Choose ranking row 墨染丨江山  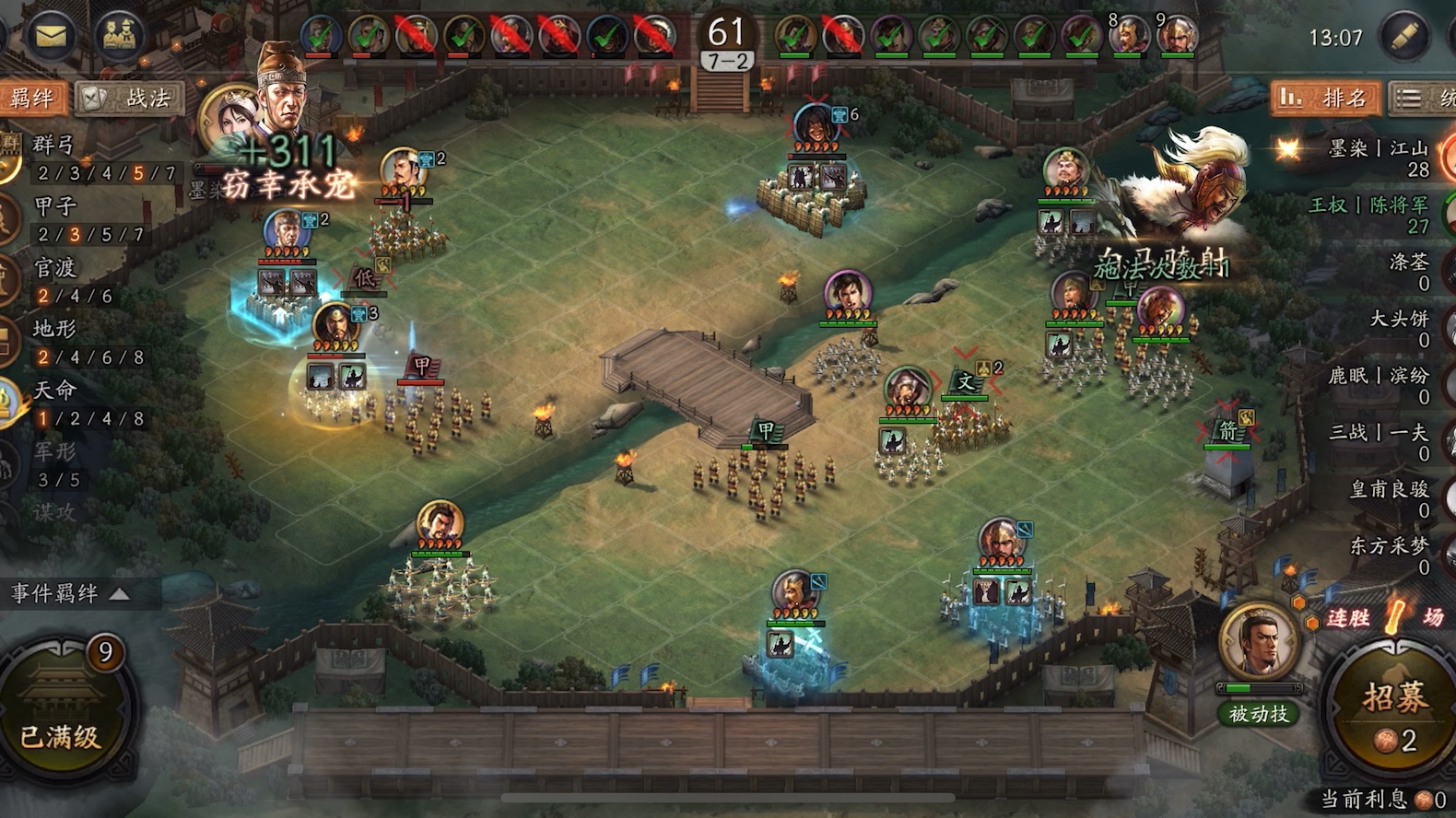pos(1378,158)
